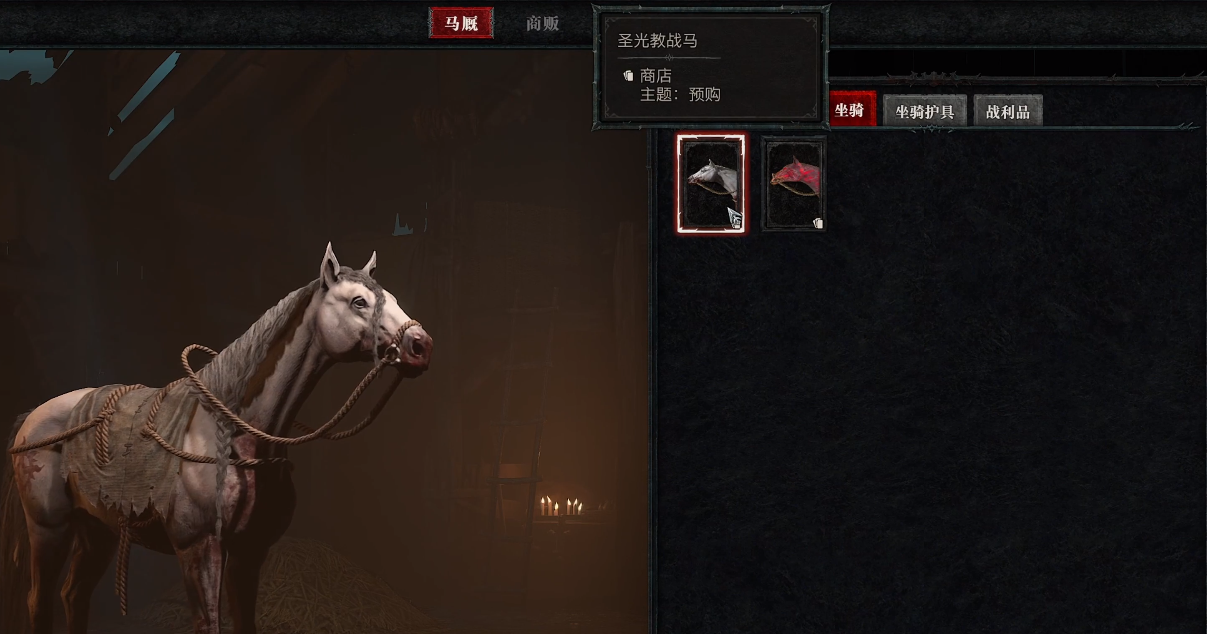
Task: Select the white warhorse mount card
Action: click(x=711, y=184)
